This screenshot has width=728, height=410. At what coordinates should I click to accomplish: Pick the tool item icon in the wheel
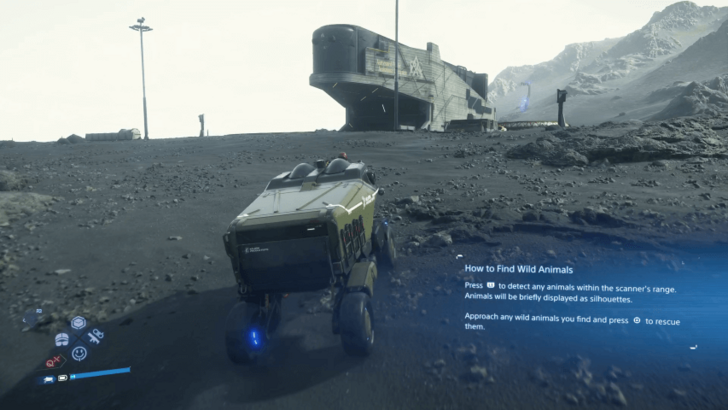coord(96,336)
